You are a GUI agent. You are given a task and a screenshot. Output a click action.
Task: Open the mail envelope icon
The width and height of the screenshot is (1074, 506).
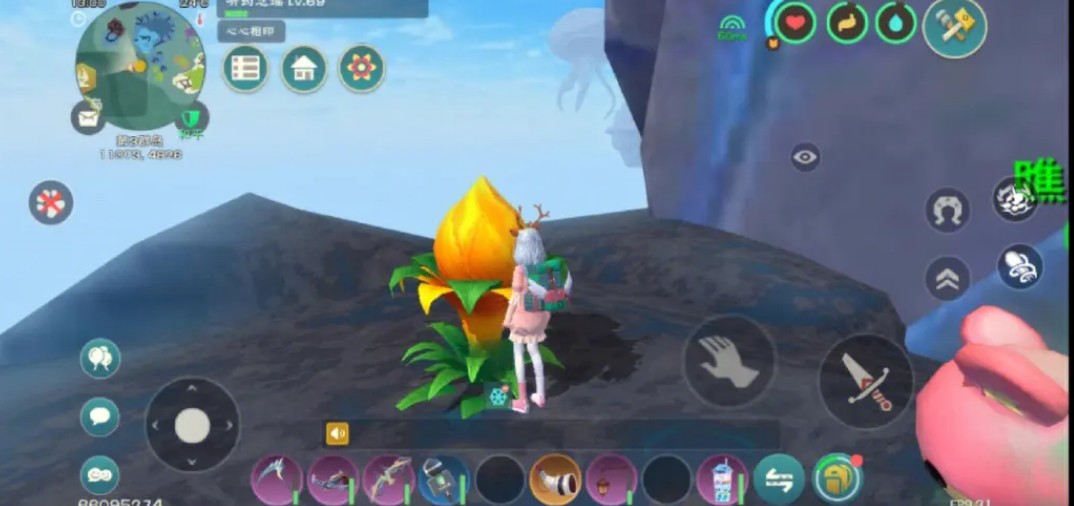[x=88, y=117]
